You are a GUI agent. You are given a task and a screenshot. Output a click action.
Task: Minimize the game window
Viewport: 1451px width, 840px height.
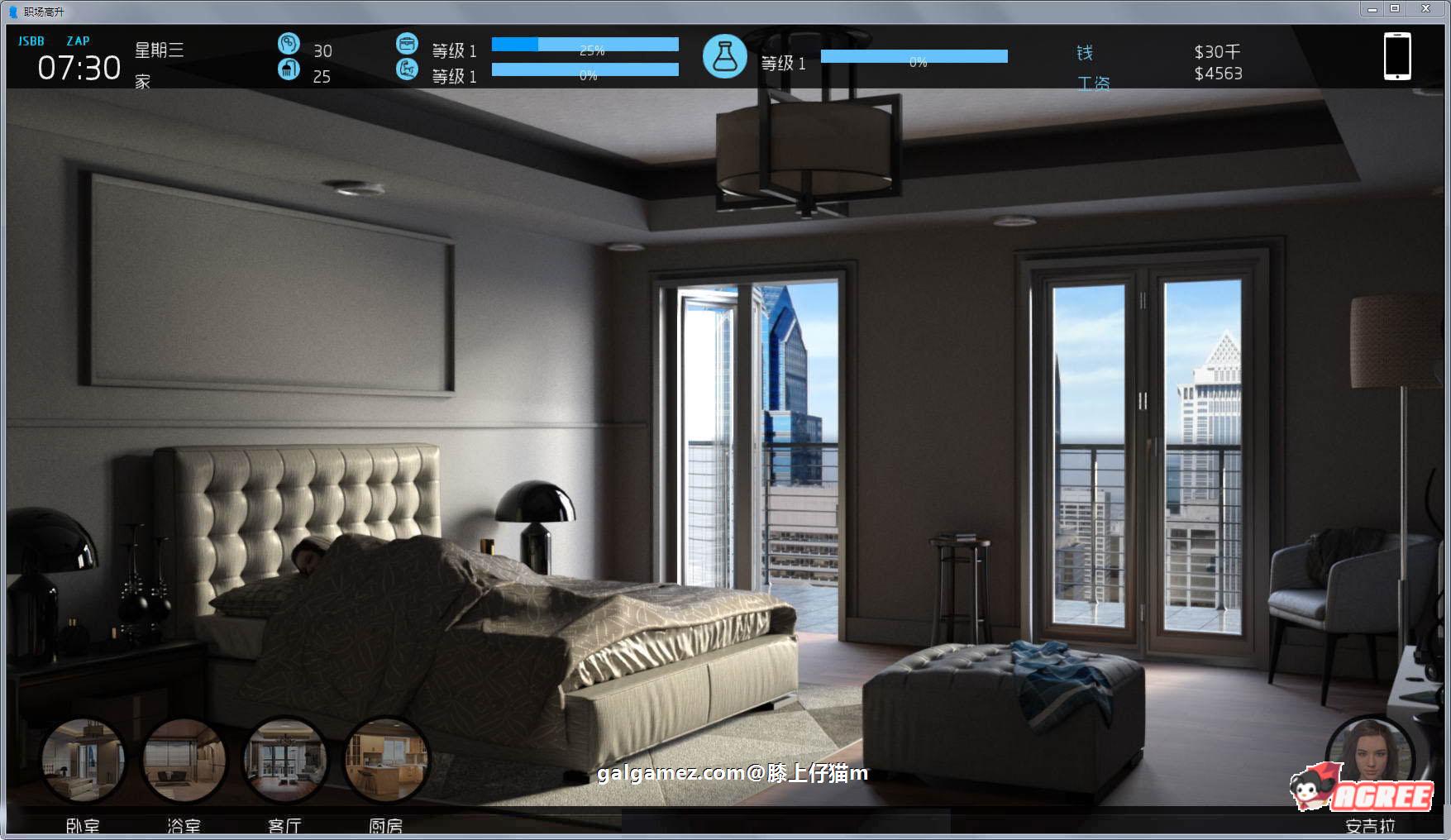pos(1372,8)
